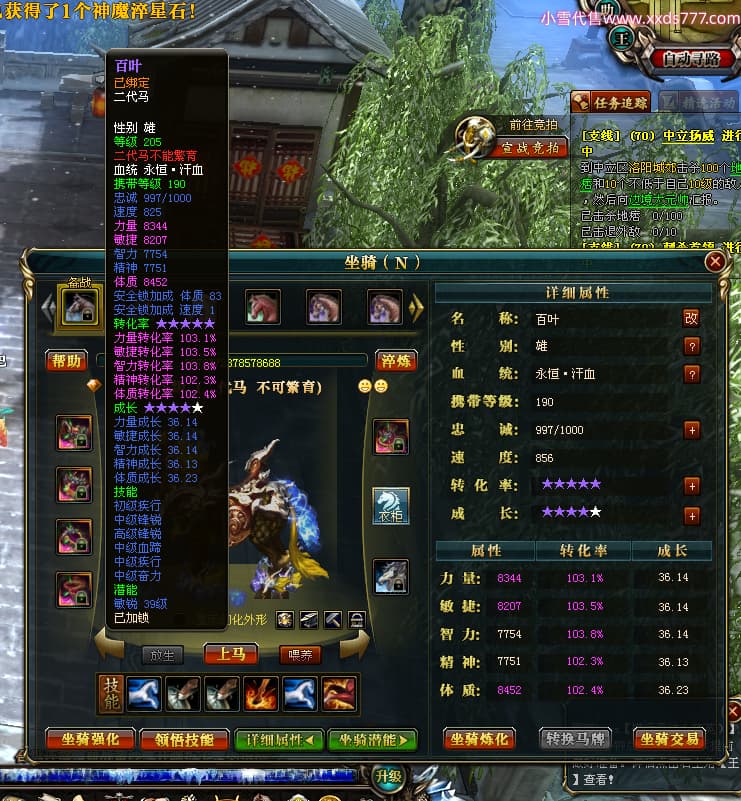The height and width of the screenshot is (801, 741).
Task: Toggle the 详细属性 detailed attributes panel
Action: (x=279, y=740)
